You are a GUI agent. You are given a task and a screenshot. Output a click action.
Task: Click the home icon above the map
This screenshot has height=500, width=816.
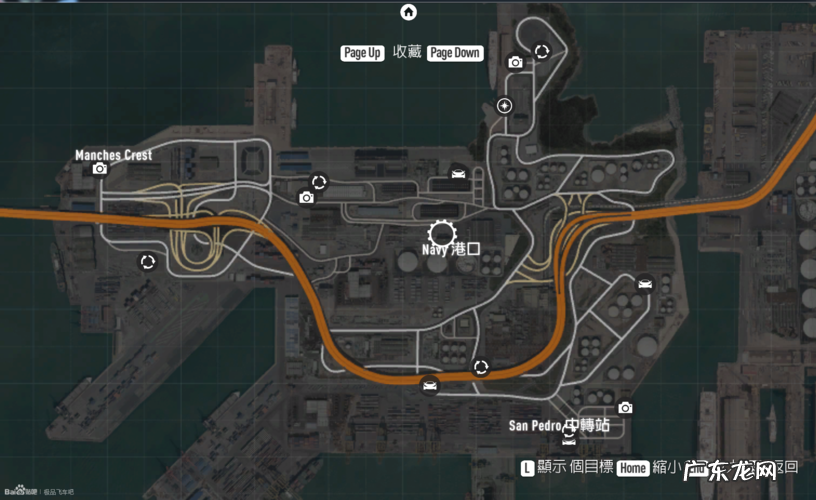408,12
